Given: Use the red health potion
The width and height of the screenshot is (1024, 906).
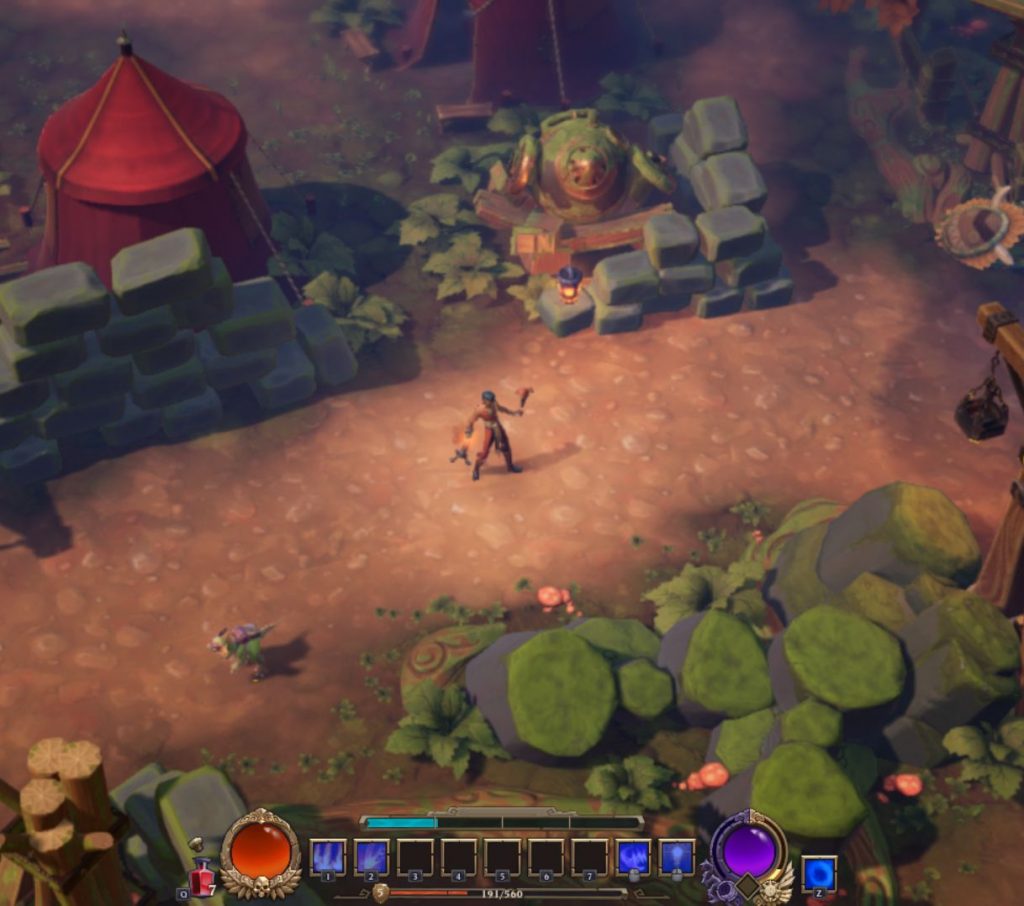Looking at the screenshot, I should tap(202, 877).
